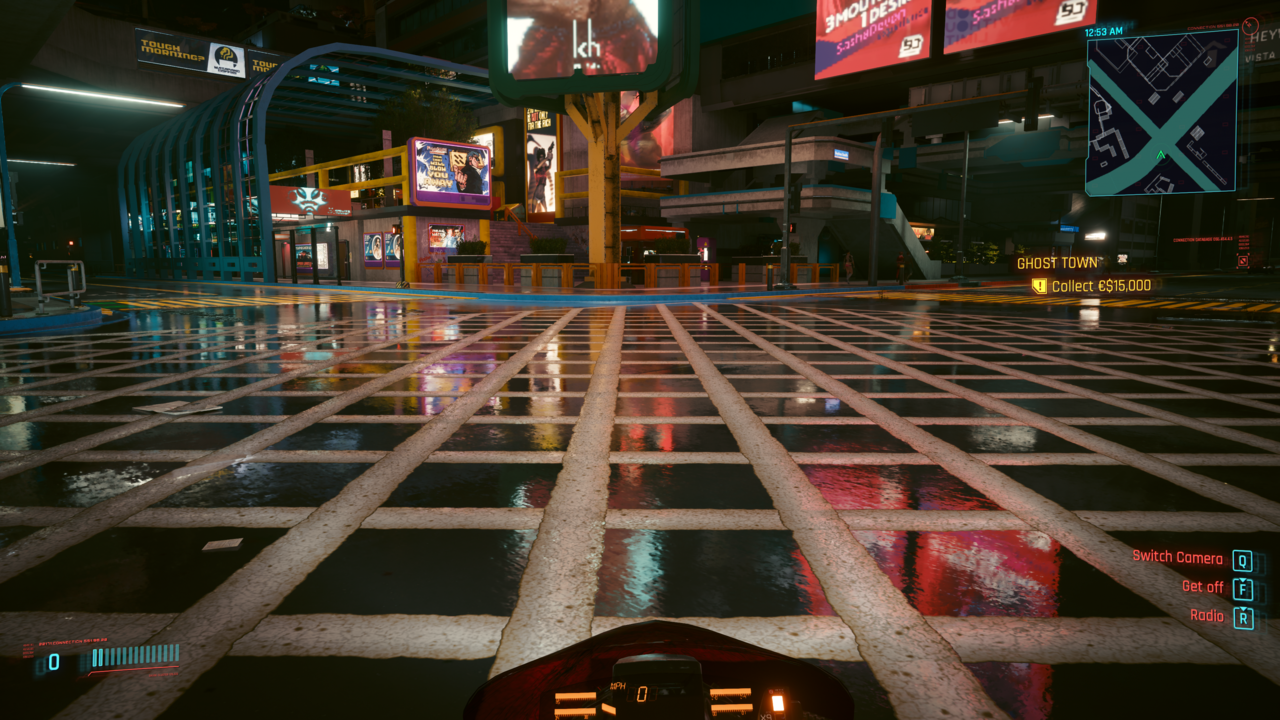The width and height of the screenshot is (1280, 720).
Task: Click the yellow quest marker icon beside the objective
Action: click(x=1040, y=286)
